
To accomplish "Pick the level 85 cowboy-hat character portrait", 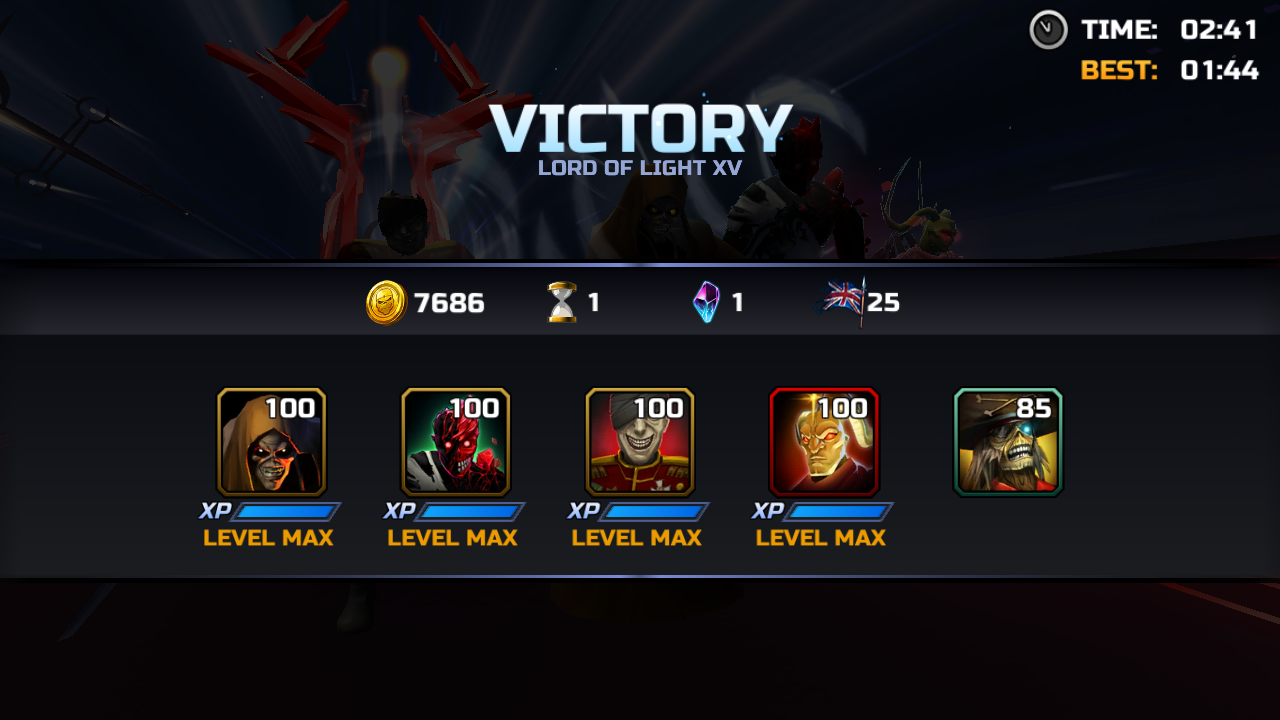I will coord(1008,442).
